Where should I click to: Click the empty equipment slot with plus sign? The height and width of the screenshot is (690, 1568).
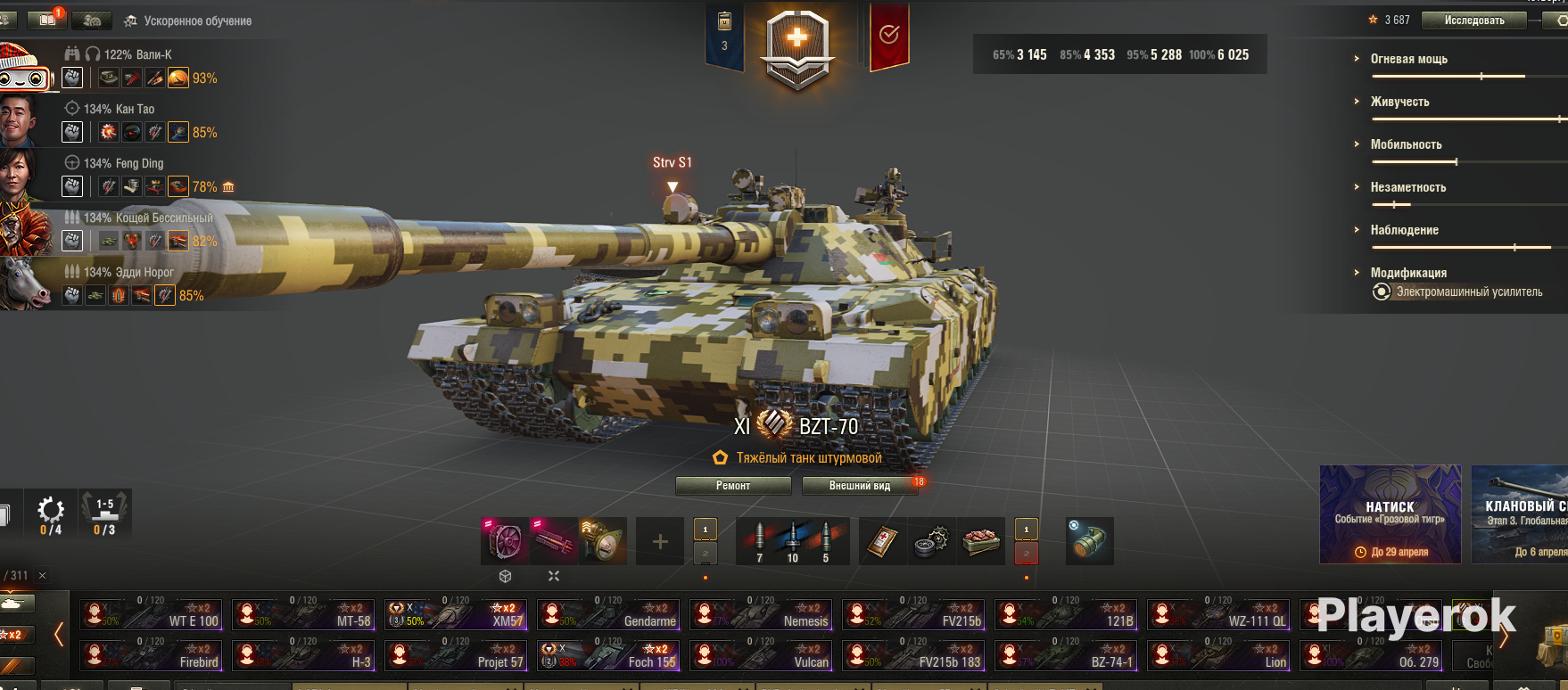660,541
